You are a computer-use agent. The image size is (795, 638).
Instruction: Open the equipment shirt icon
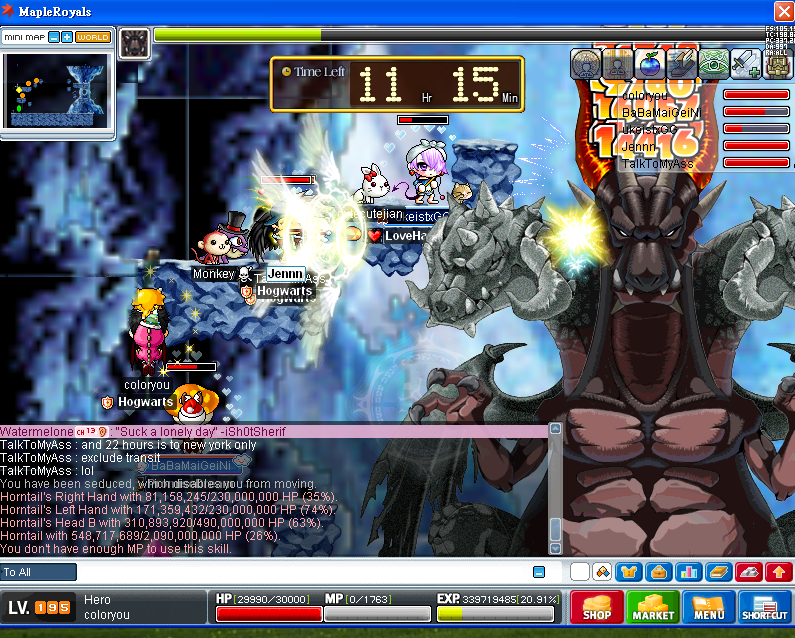point(630,572)
